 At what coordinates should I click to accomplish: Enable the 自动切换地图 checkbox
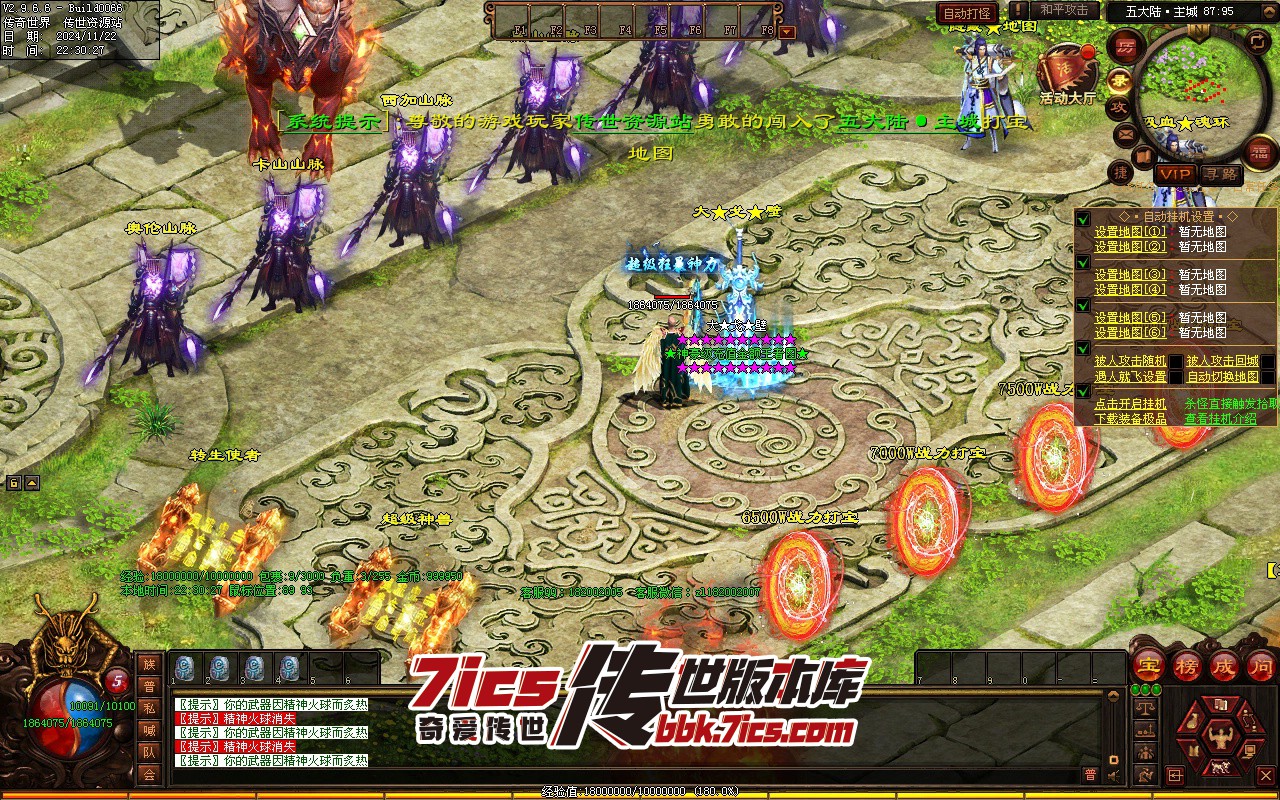[x=1268, y=377]
